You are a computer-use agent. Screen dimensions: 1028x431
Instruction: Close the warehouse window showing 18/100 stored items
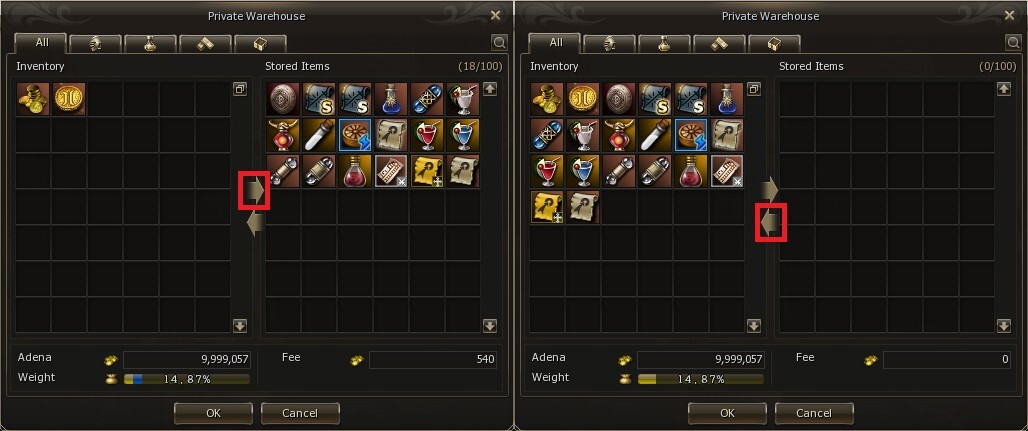point(496,15)
